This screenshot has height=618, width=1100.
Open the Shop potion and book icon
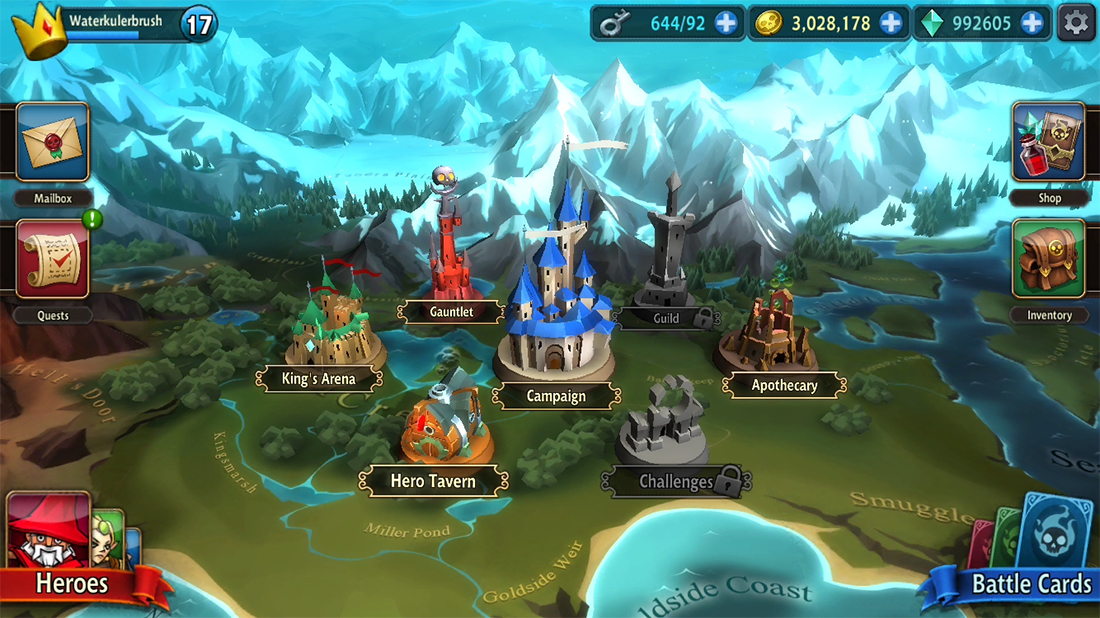click(1048, 143)
